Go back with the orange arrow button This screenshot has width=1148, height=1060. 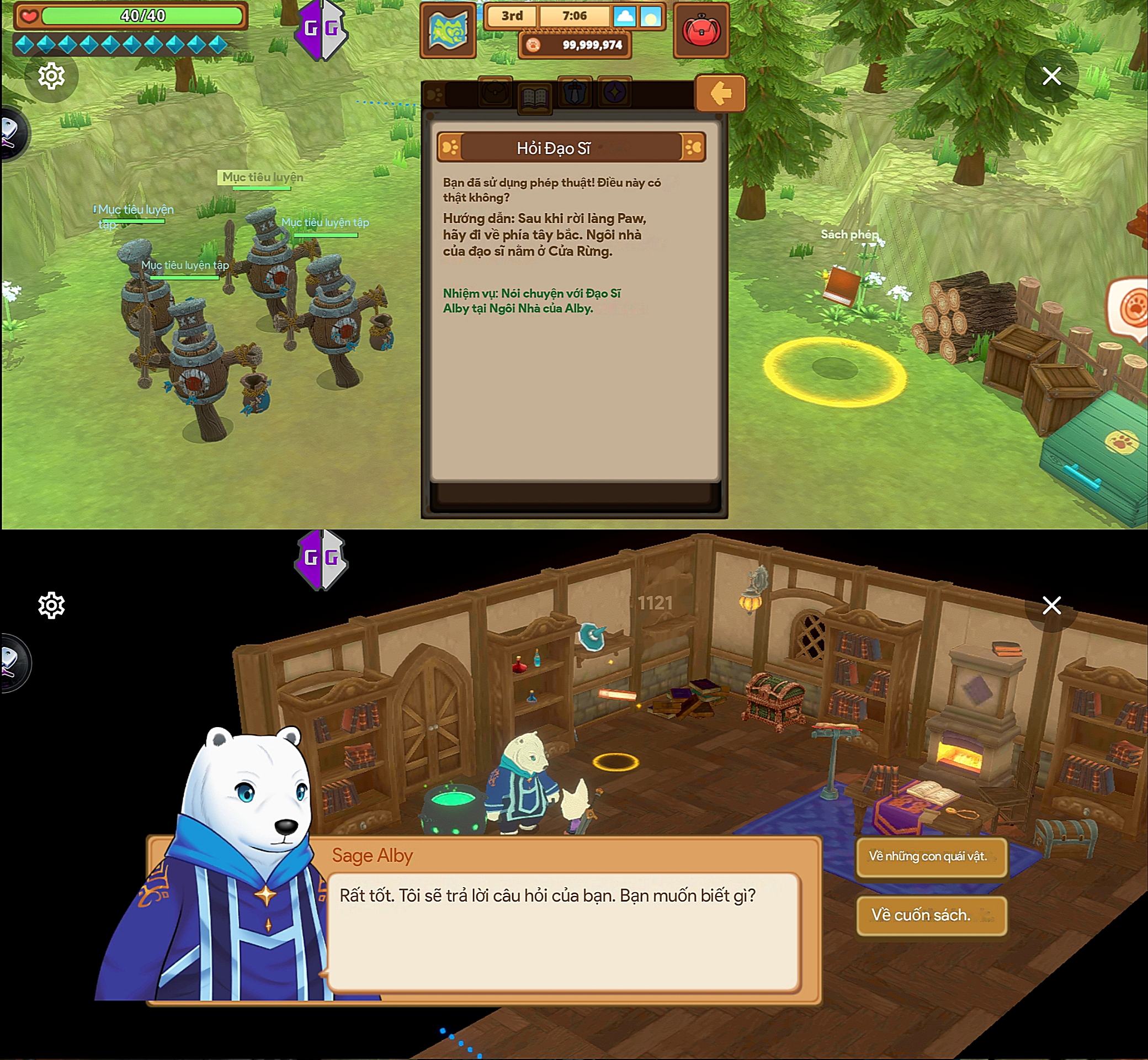pos(720,93)
